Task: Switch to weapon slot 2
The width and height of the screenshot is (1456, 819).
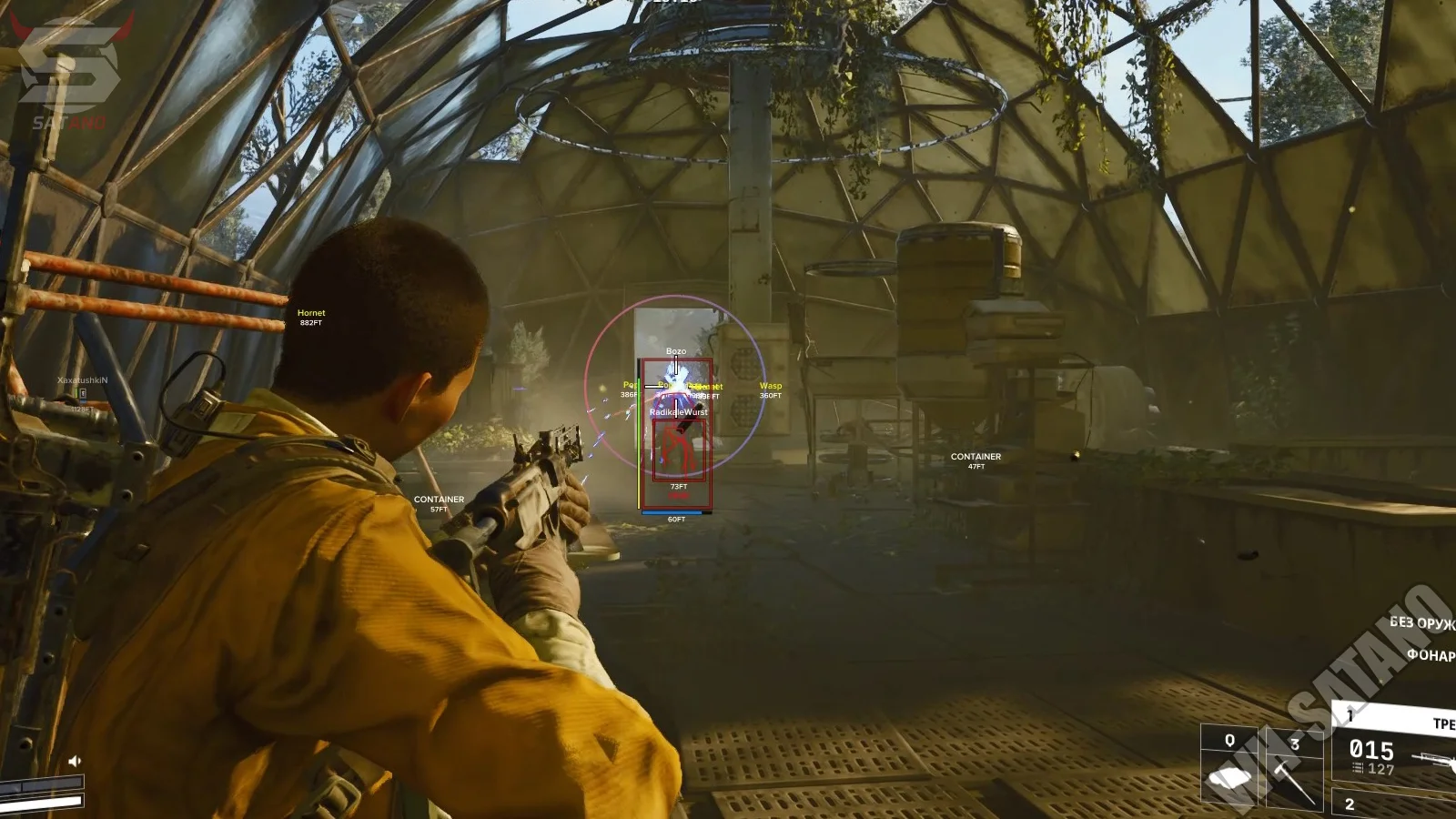Action: pyautogui.click(x=1392, y=804)
